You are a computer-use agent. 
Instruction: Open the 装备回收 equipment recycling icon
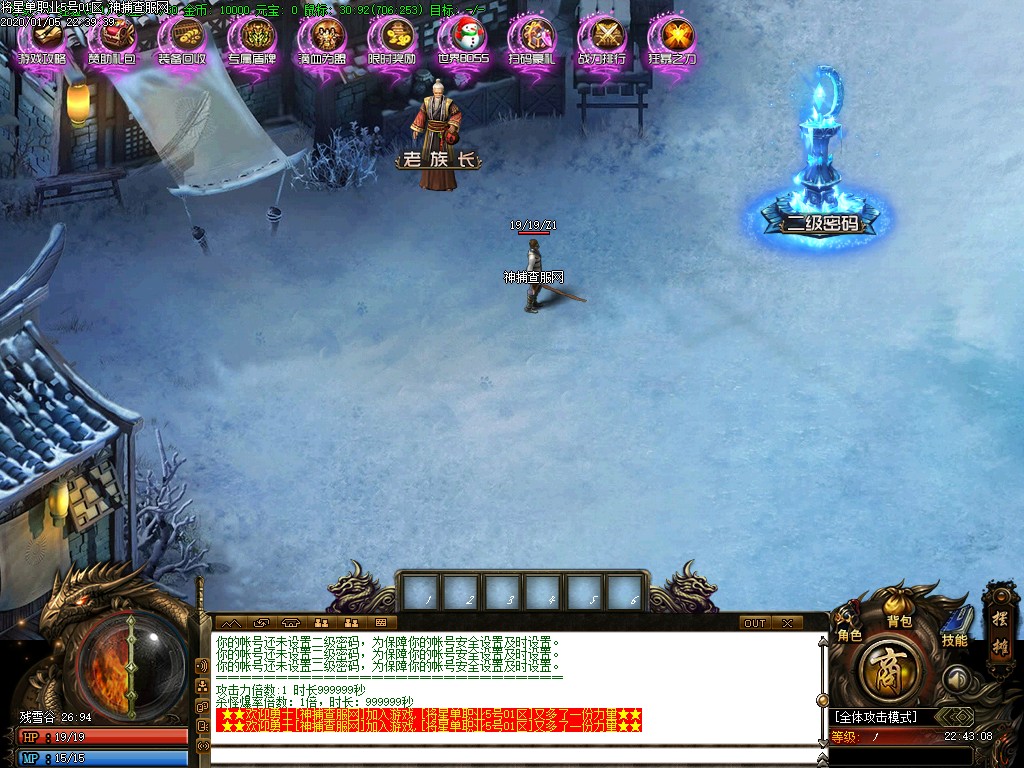coord(182,40)
